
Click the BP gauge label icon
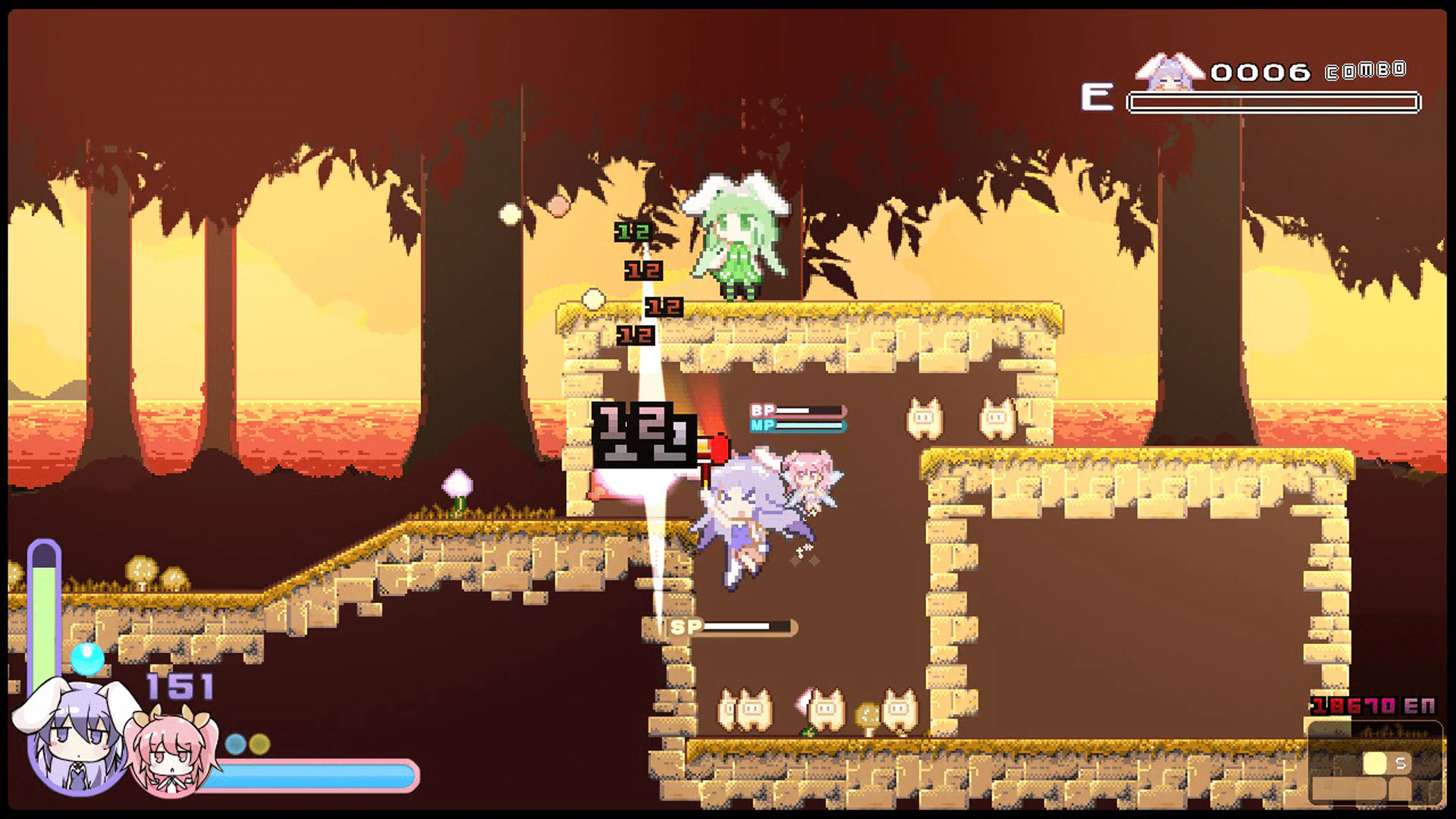pyautogui.click(x=762, y=409)
